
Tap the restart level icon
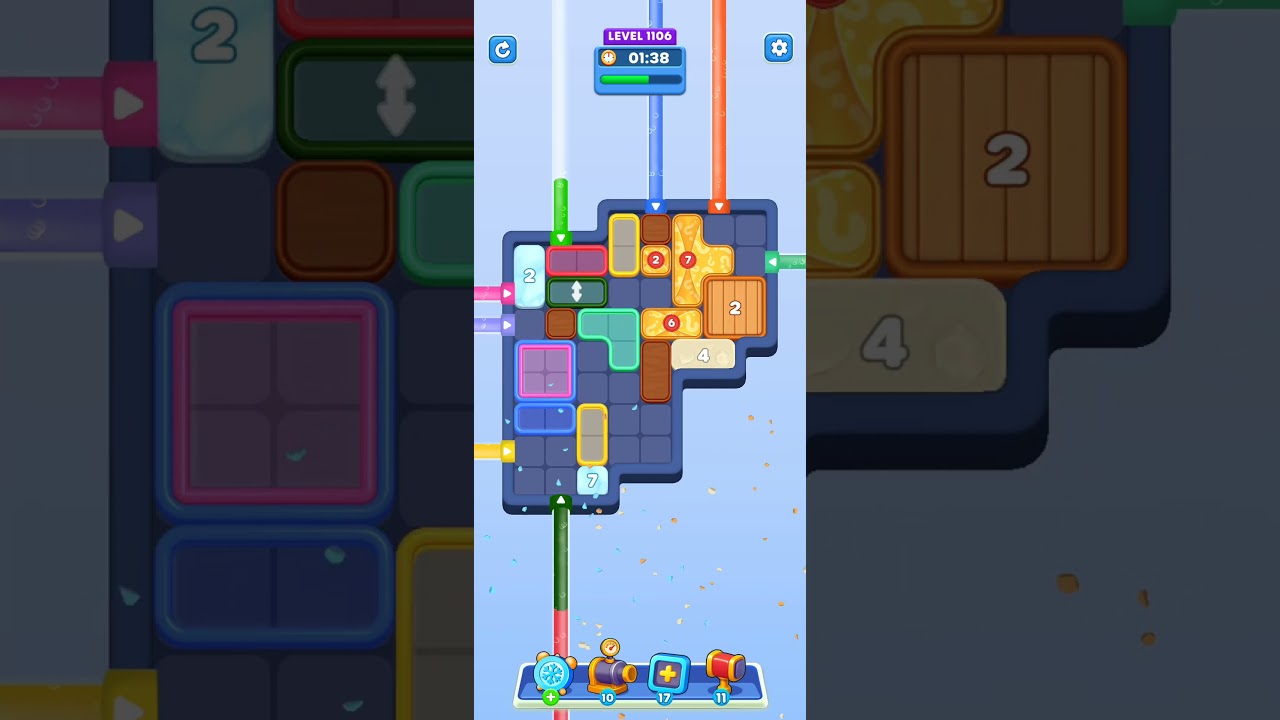coord(503,49)
